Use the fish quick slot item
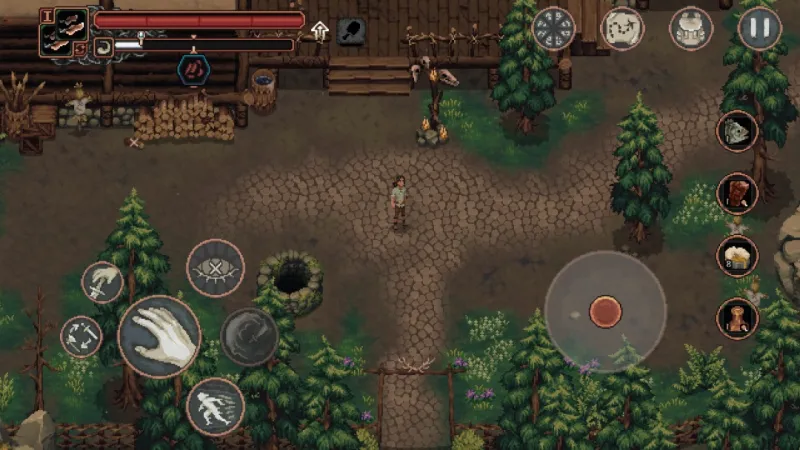Viewport: 800px width, 450px height. [x=737, y=132]
